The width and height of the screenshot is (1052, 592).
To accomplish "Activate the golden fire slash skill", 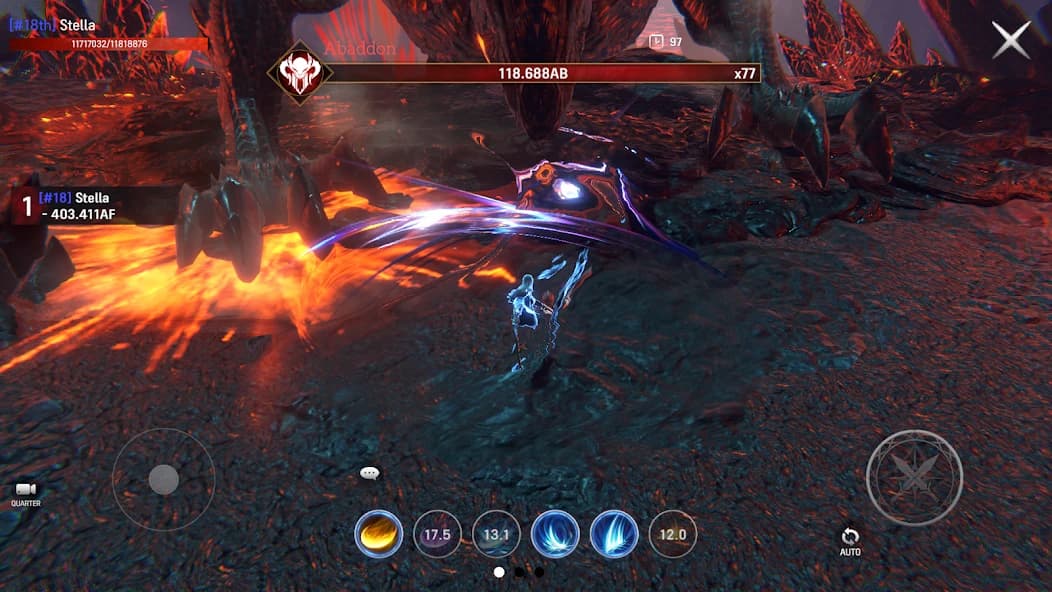I will coord(379,534).
